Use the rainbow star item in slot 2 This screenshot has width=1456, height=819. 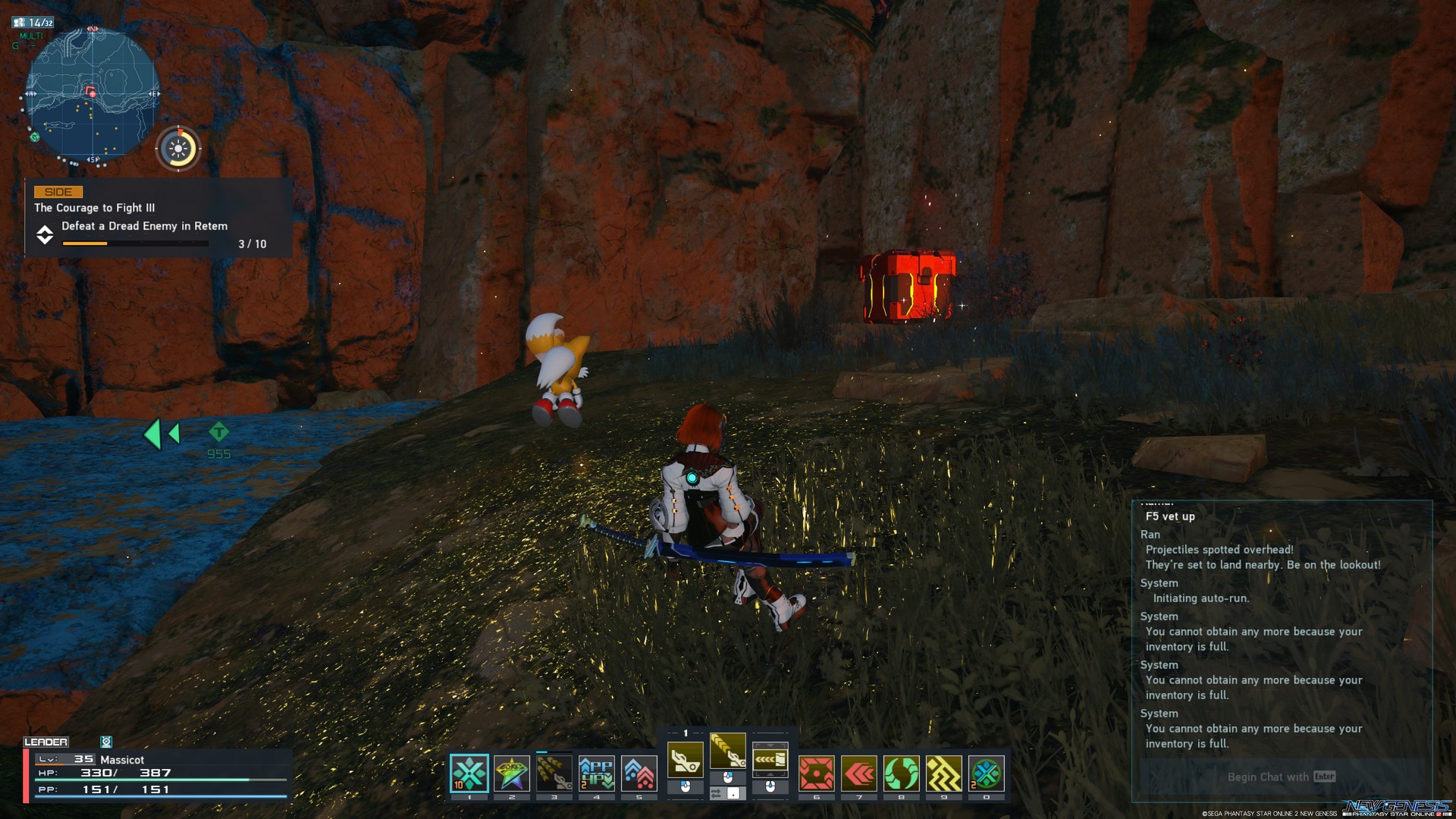(512, 774)
